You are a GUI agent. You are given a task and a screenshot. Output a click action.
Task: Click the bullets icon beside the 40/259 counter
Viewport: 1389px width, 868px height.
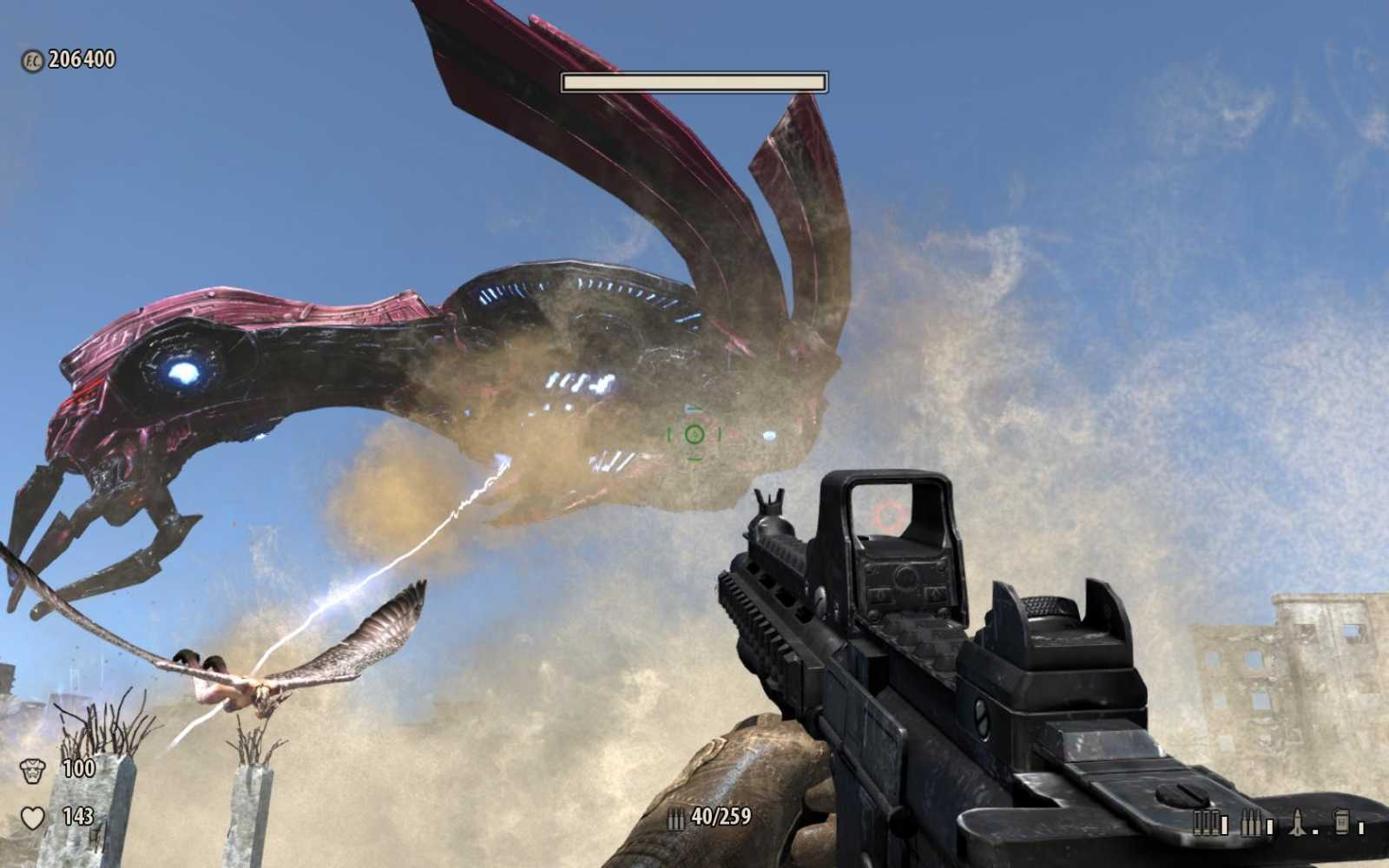tap(677, 816)
